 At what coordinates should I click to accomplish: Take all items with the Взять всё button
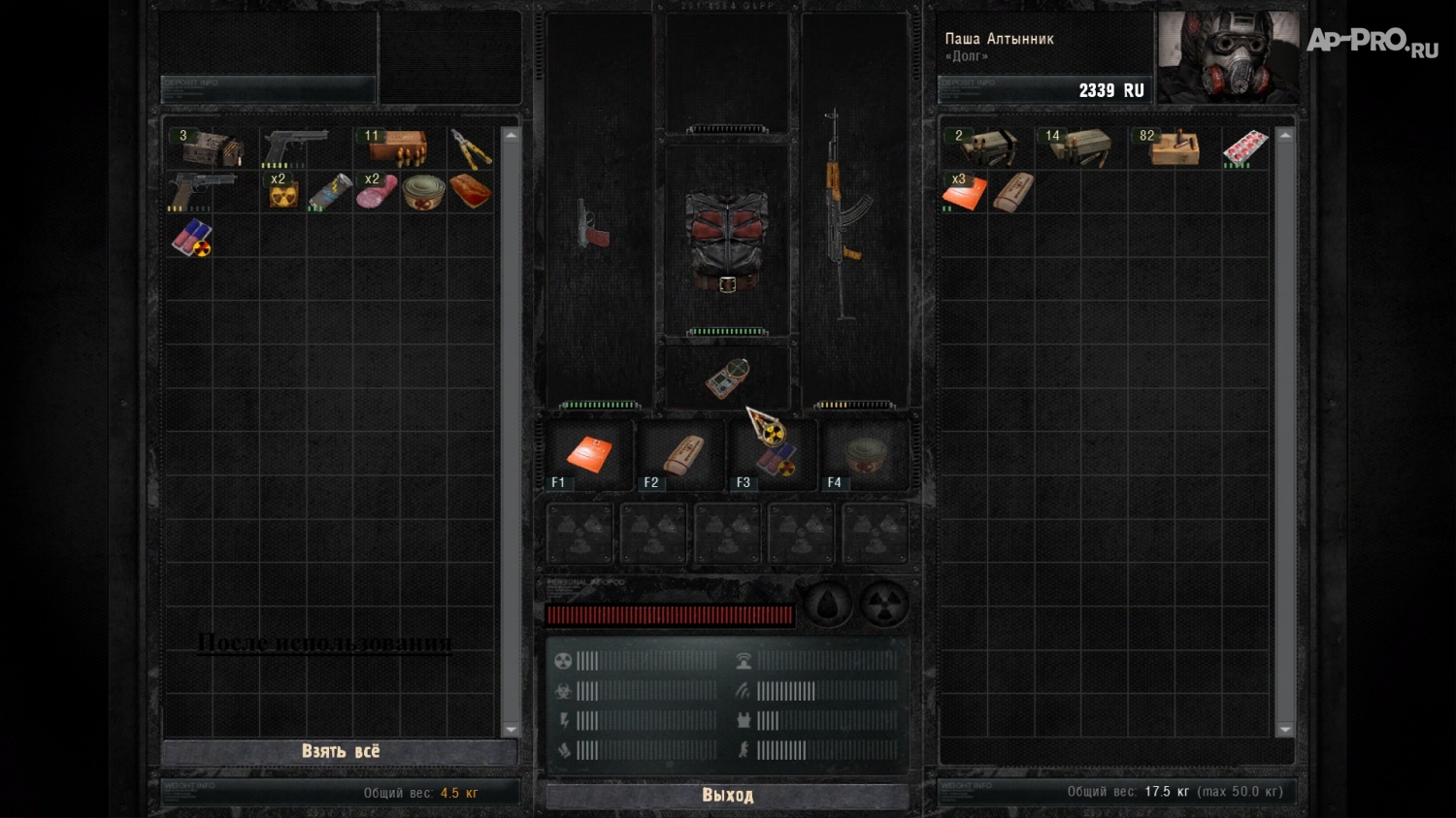(x=340, y=752)
